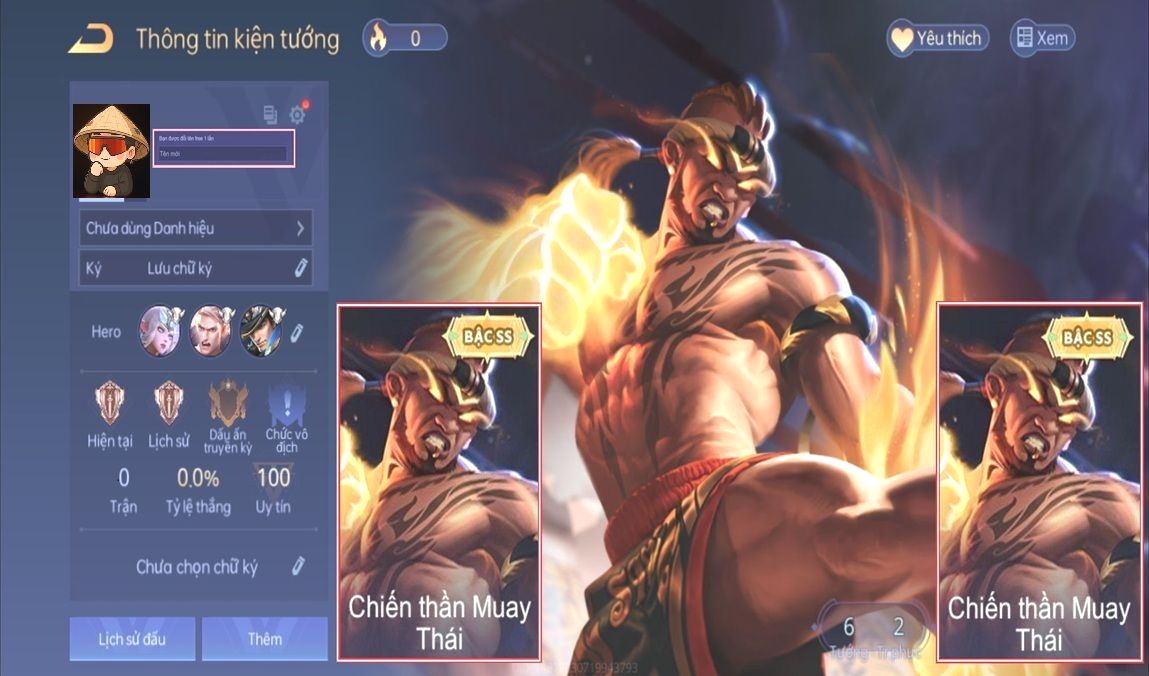
Task: Show the Lịch sử rank badge
Action: (168, 403)
